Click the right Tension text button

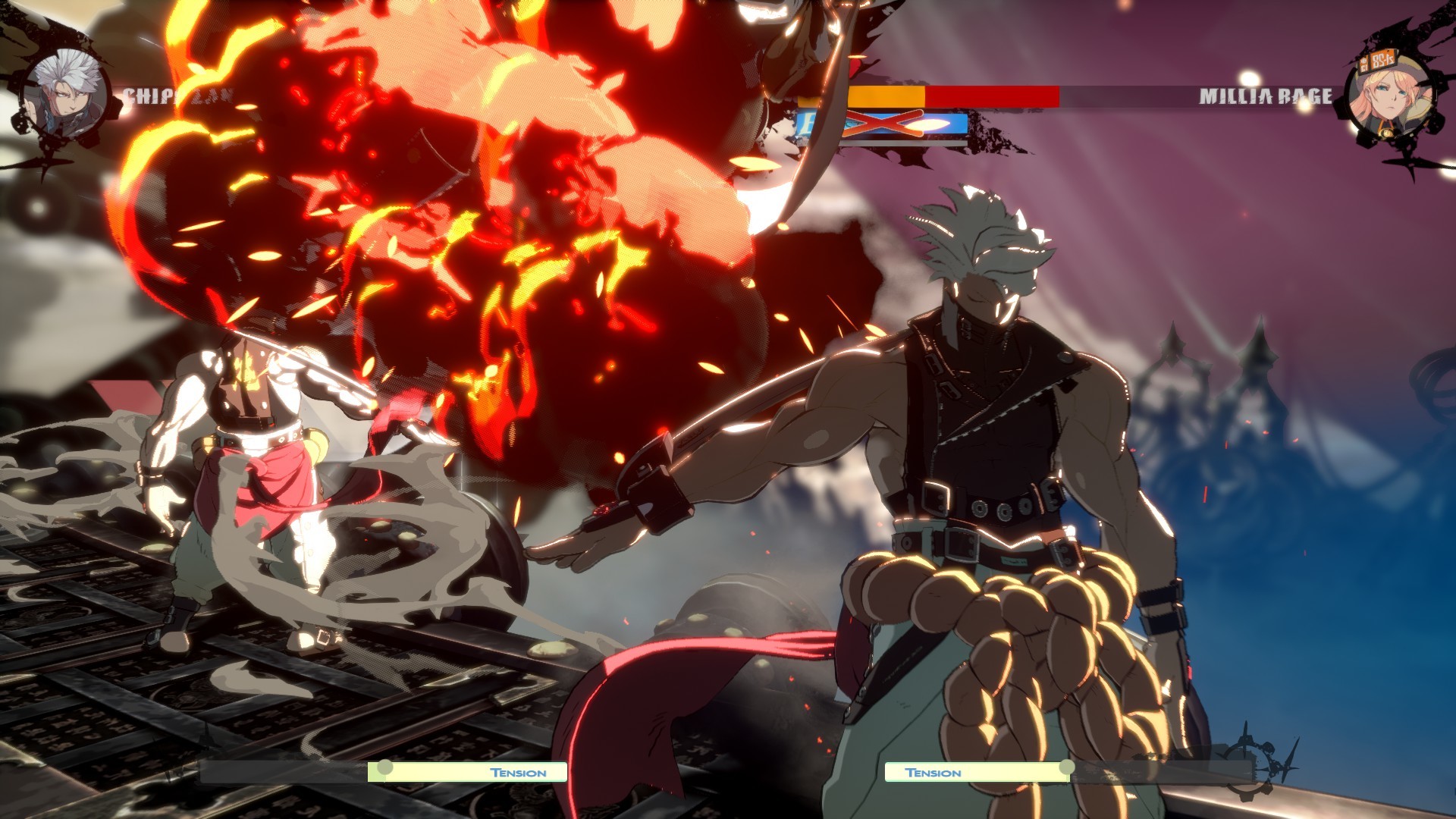(x=933, y=772)
